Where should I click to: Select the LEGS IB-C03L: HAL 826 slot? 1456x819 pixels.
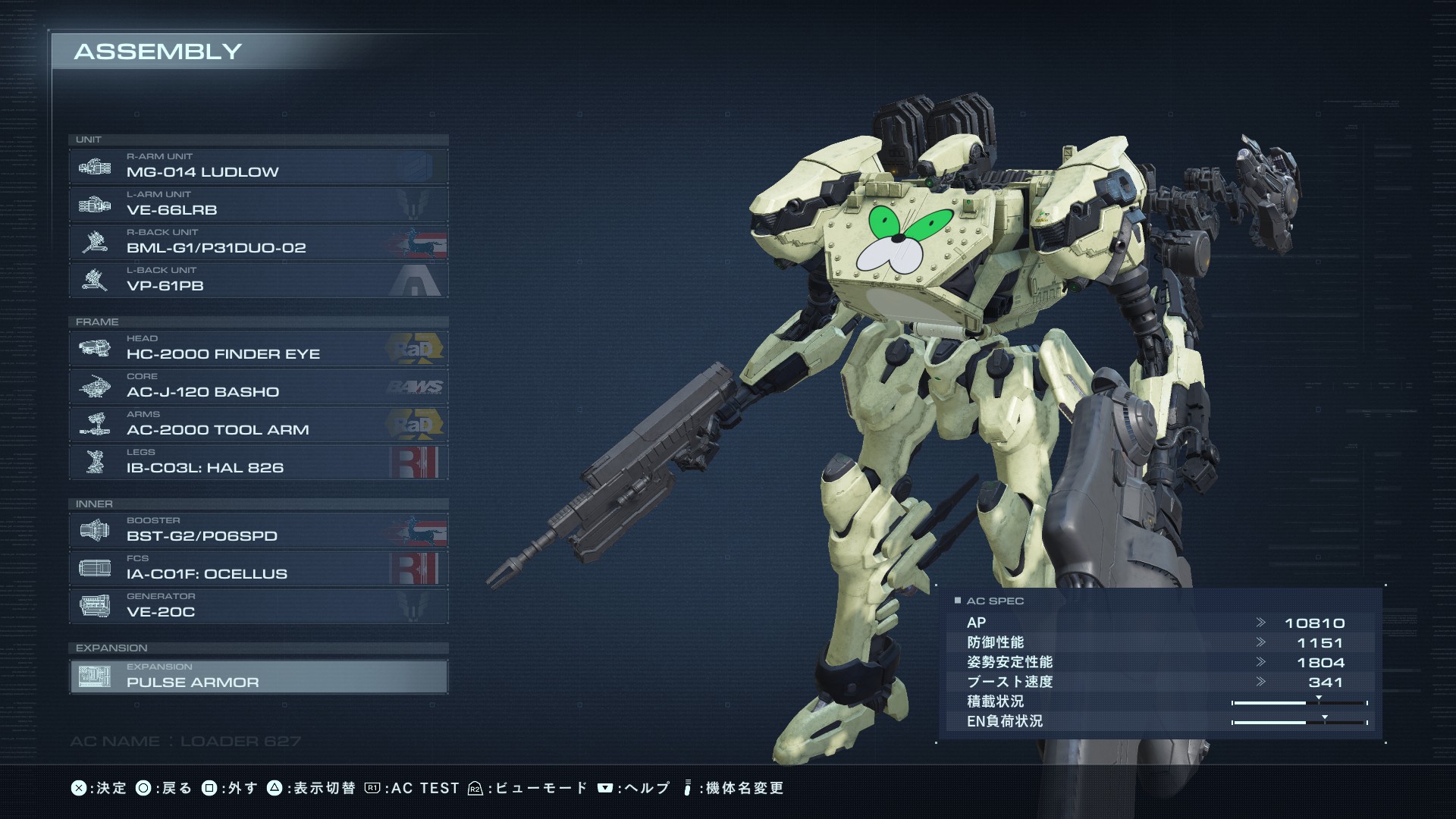click(258, 463)
